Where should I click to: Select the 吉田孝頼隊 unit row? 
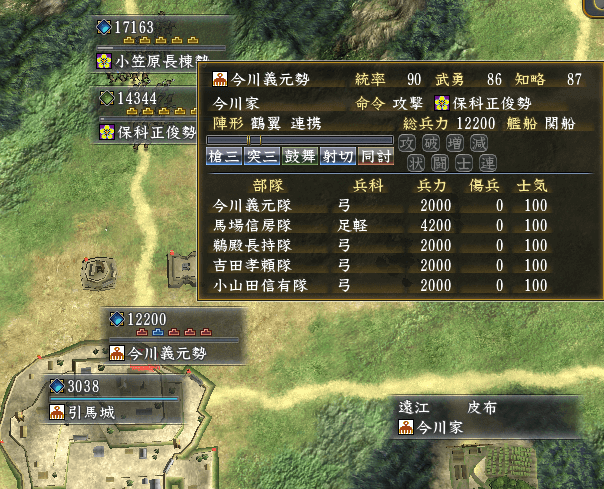click(380, 266)
